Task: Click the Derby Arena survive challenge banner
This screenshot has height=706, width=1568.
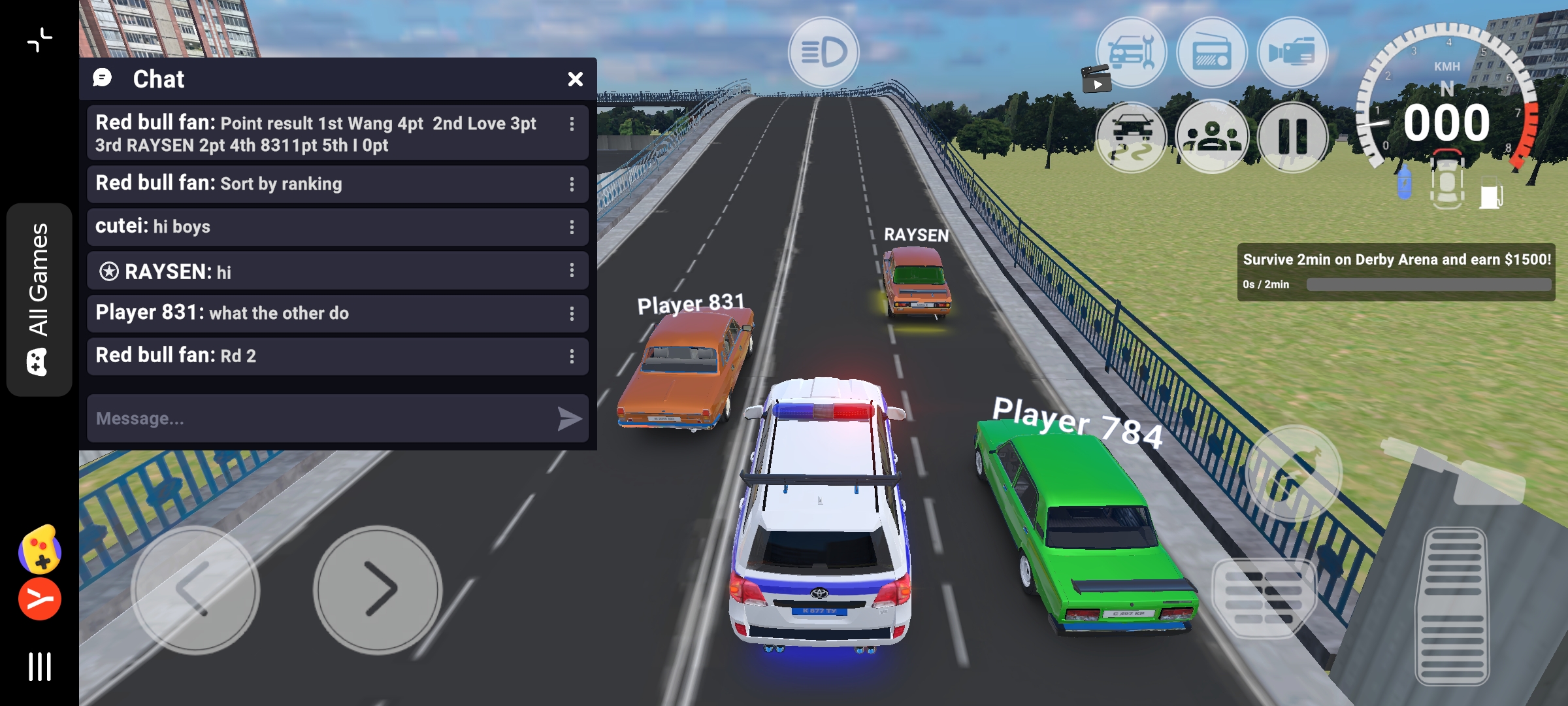Action: tap(1396, 271)
